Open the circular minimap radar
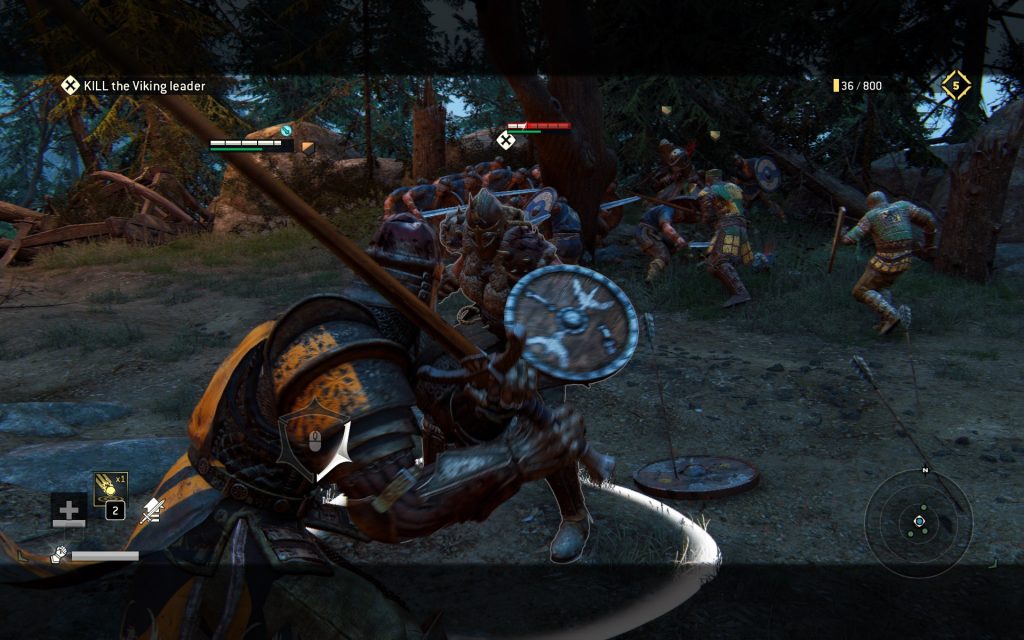The width and height of the screenshot is (1024, 640). pos(918,522)
